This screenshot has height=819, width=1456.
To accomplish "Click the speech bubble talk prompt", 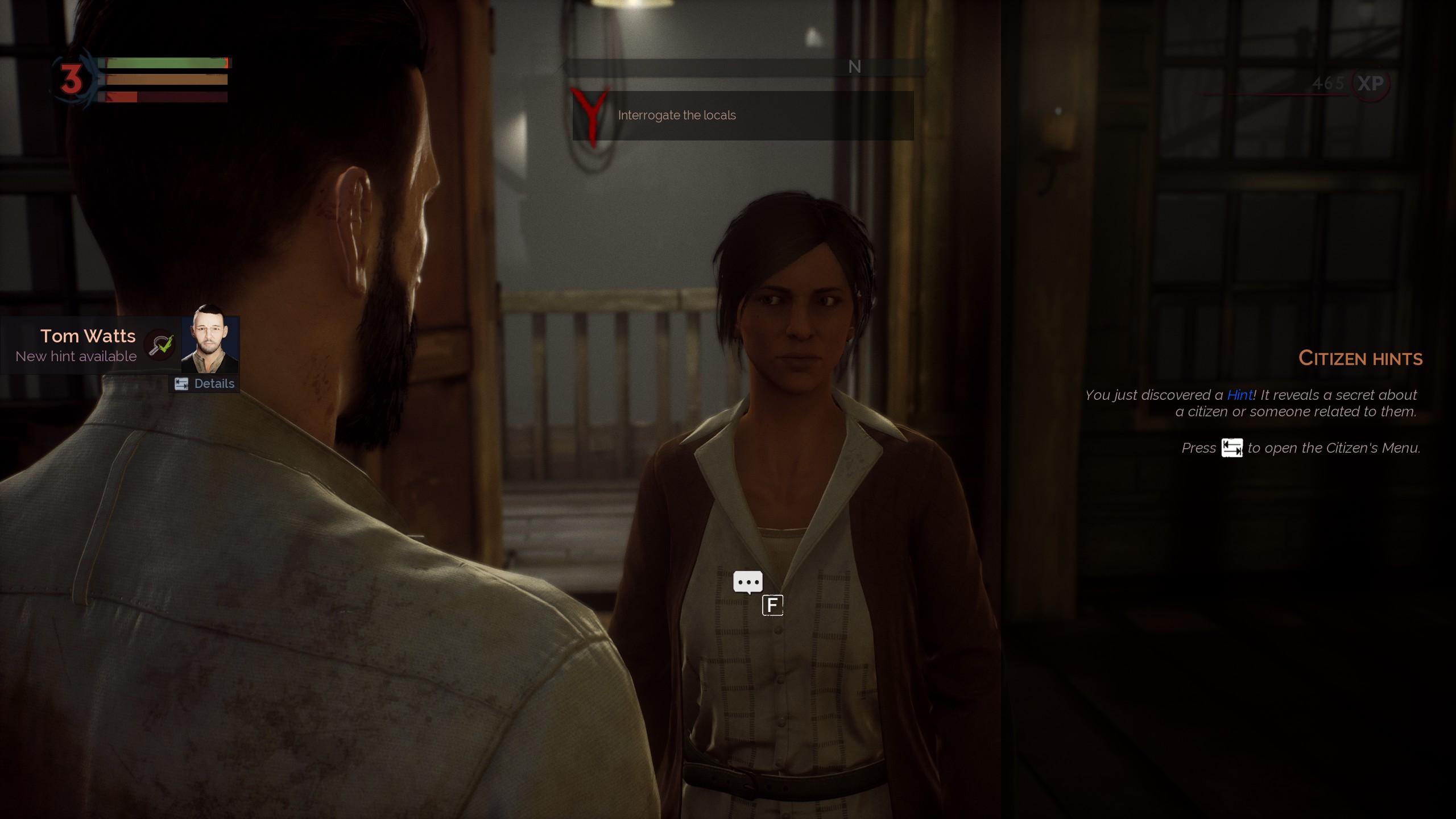I will pos(747,582).
